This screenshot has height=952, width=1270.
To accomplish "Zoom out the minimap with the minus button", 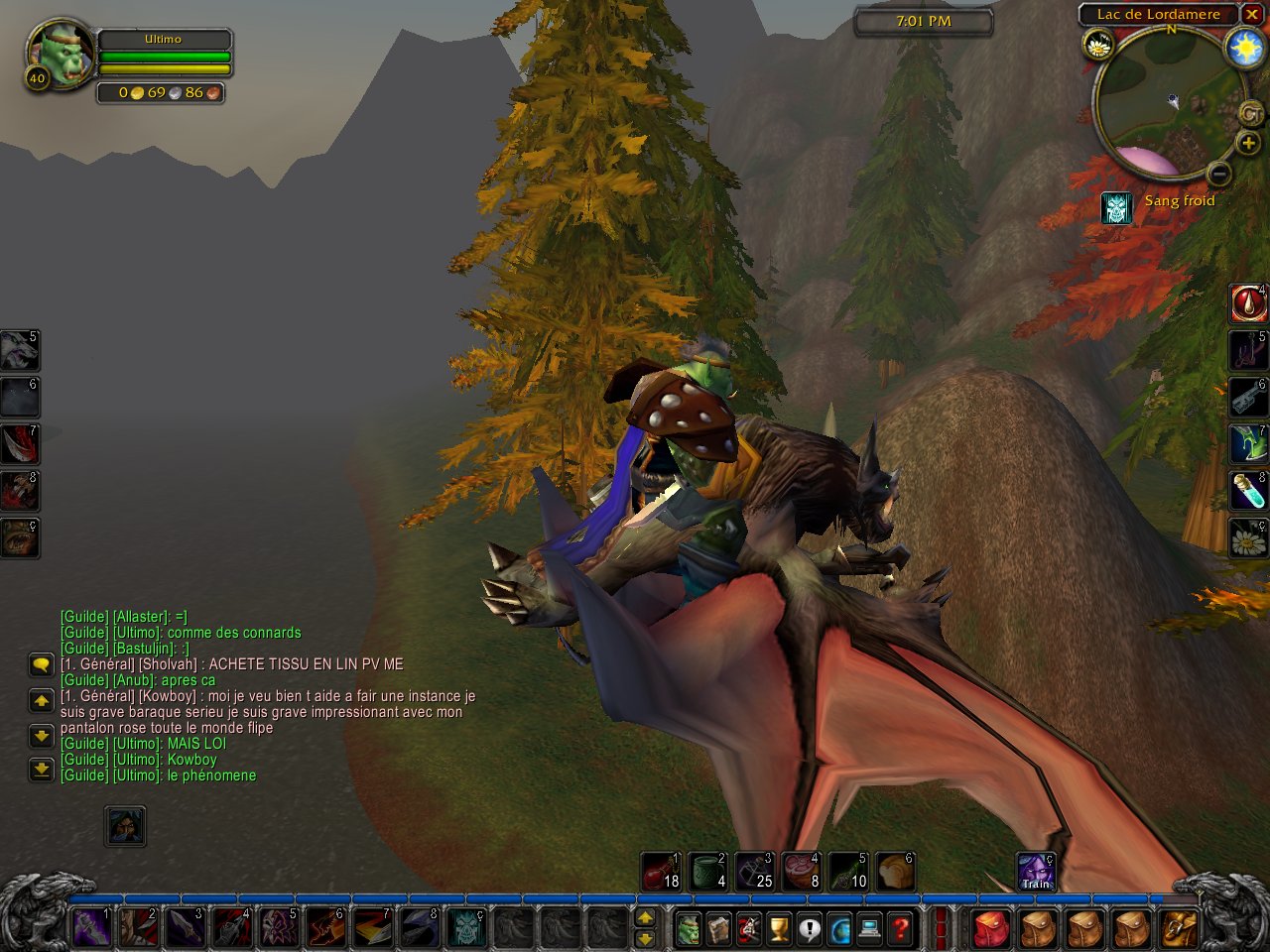I will pos(1219,175).
